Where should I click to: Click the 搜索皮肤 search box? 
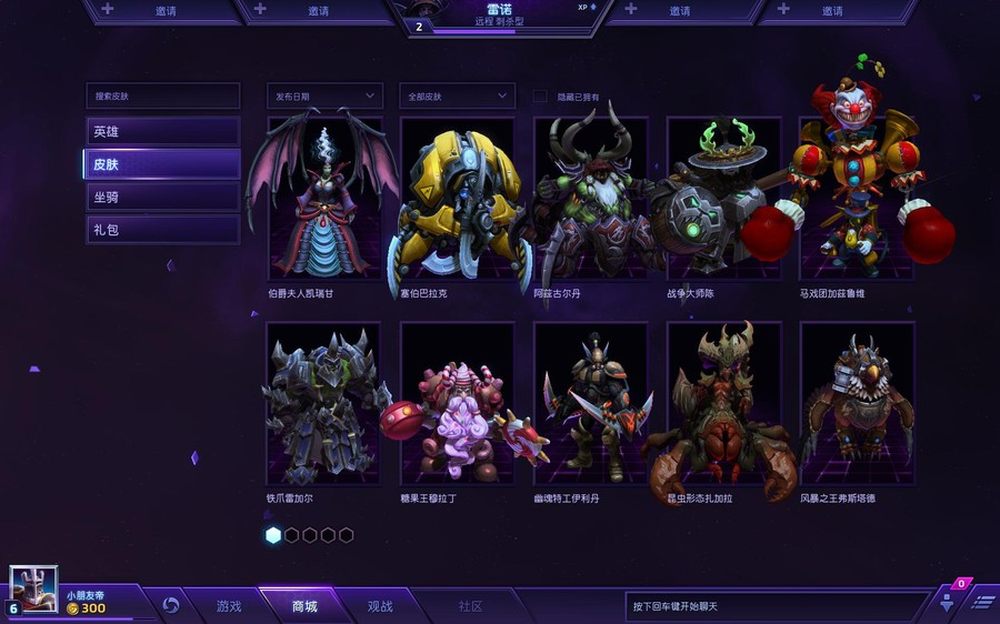162,96
